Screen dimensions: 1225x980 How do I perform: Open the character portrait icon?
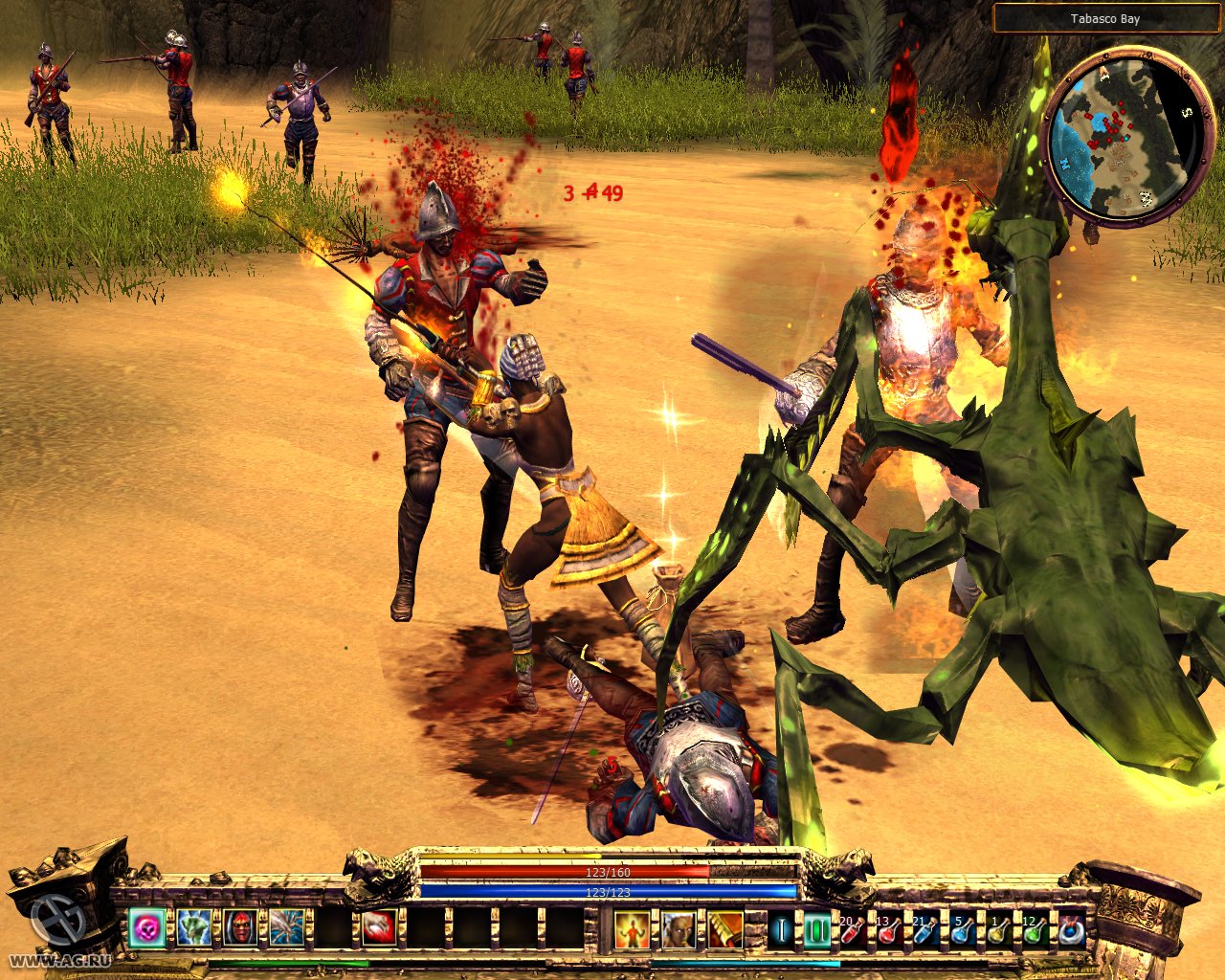[679, 929]
